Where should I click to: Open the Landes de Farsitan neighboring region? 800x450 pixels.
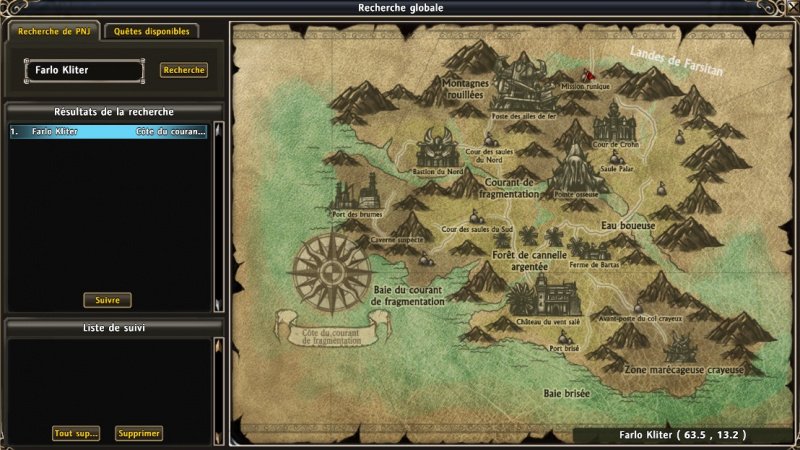tap(677, 61)
